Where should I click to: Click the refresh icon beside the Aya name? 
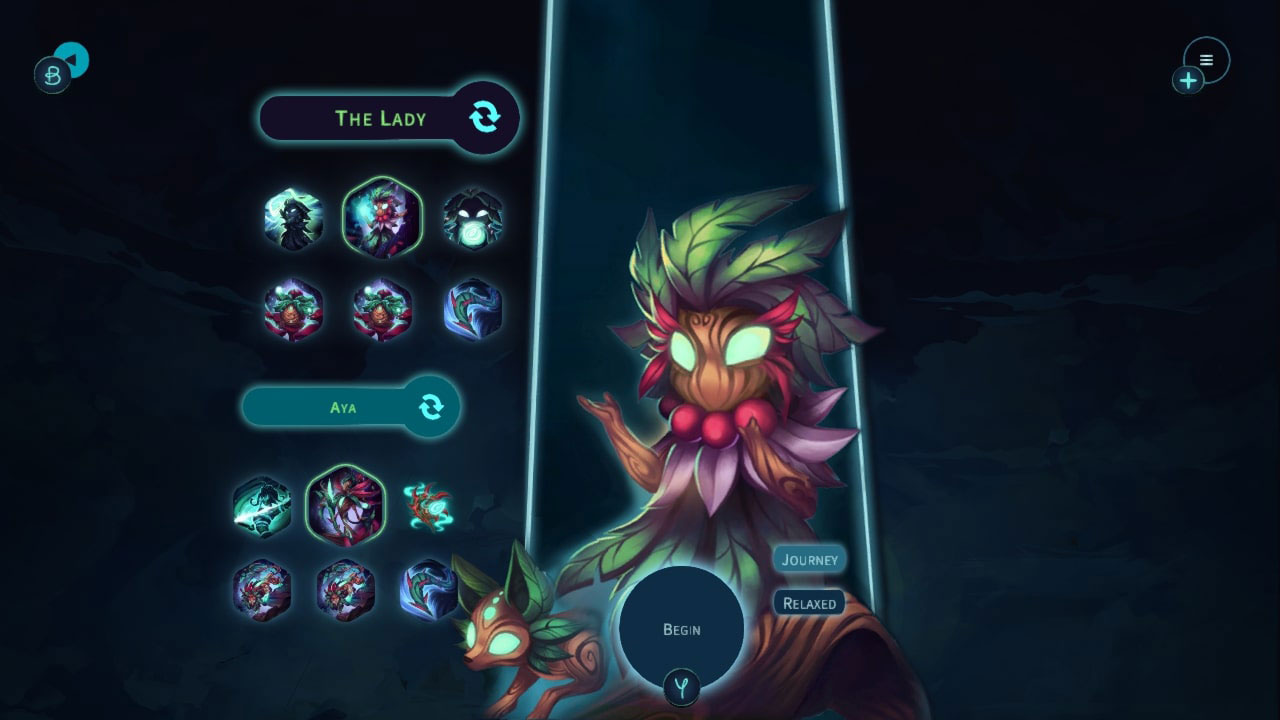coord(432,406)
